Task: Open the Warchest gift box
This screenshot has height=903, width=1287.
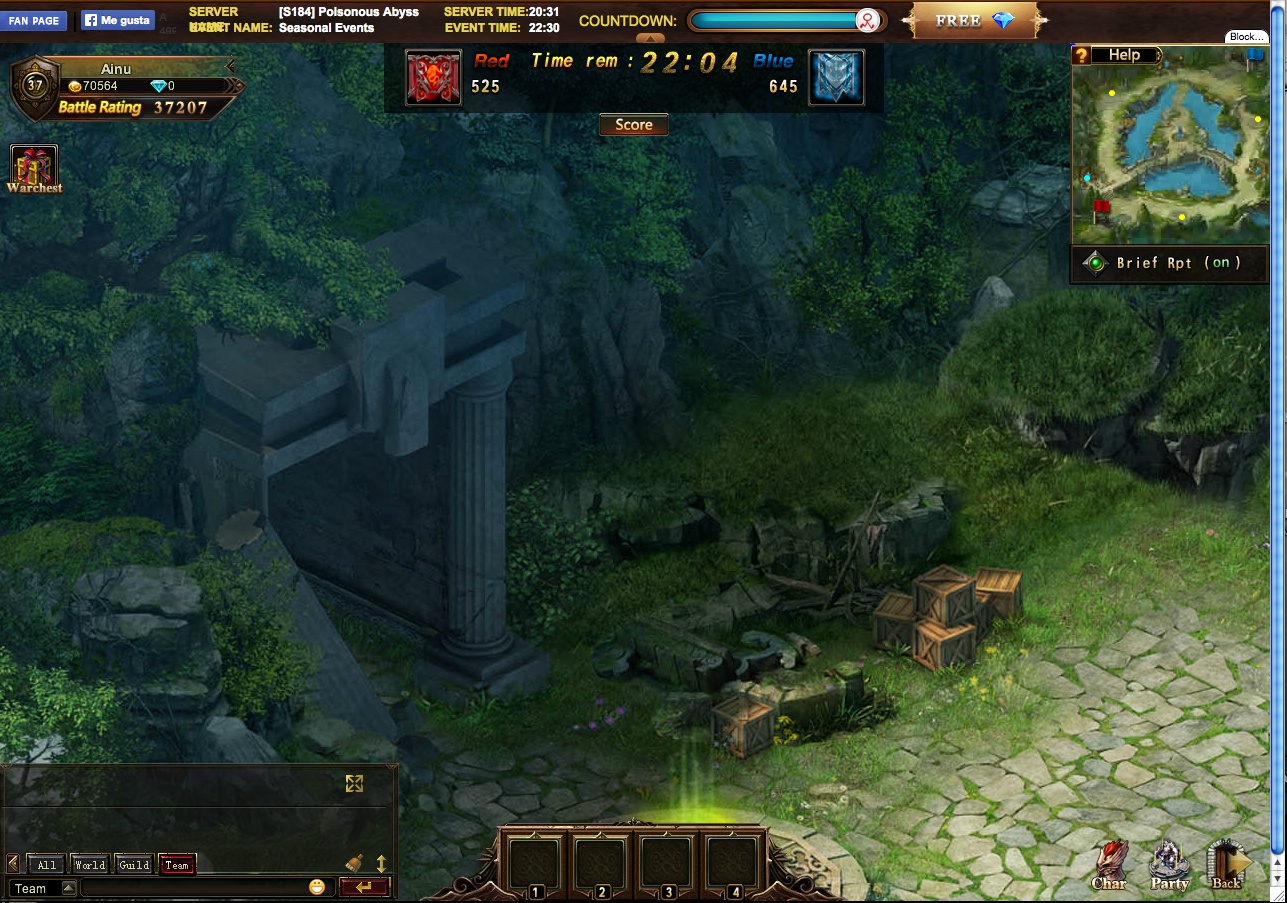Action: coord(34,168)
